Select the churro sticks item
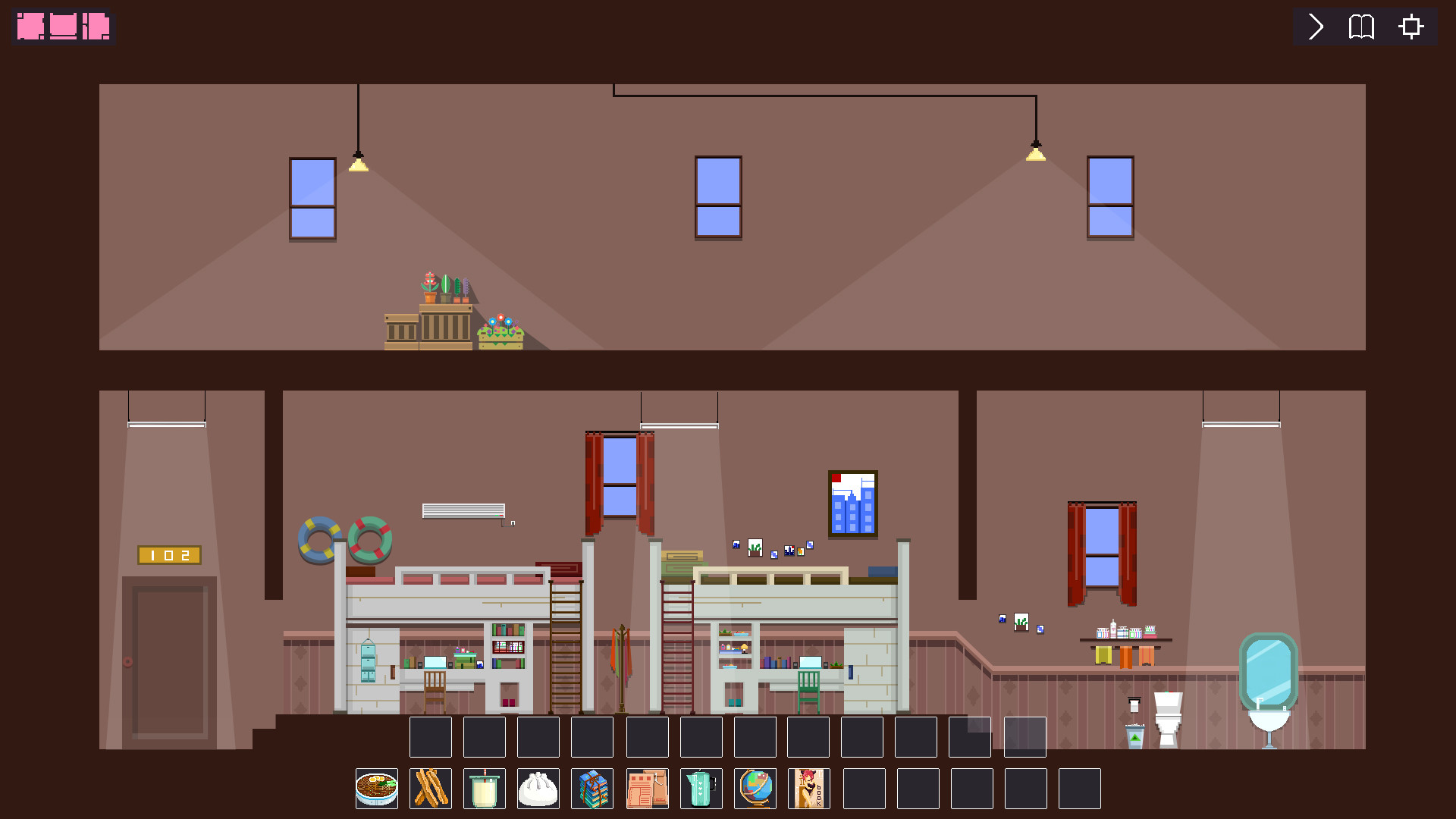This screenshot has width=1456, height=819. 430,789
